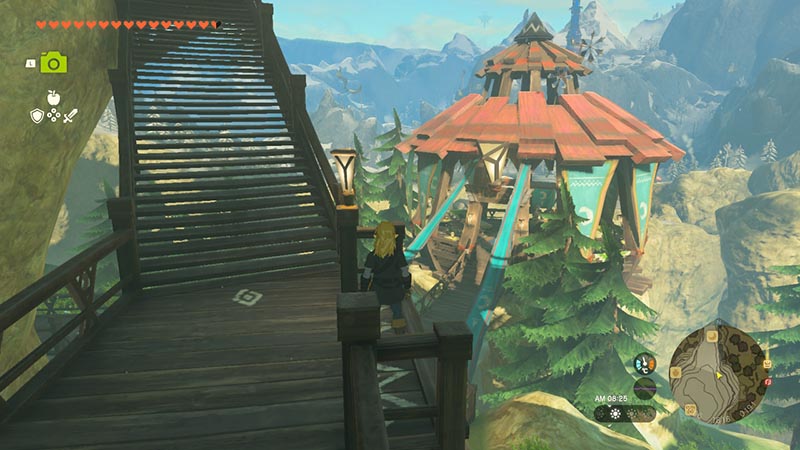Viewport: 800px width, 450px height.
Task: Activate the four-circle ability wheel icon
Action: point(53,117)
